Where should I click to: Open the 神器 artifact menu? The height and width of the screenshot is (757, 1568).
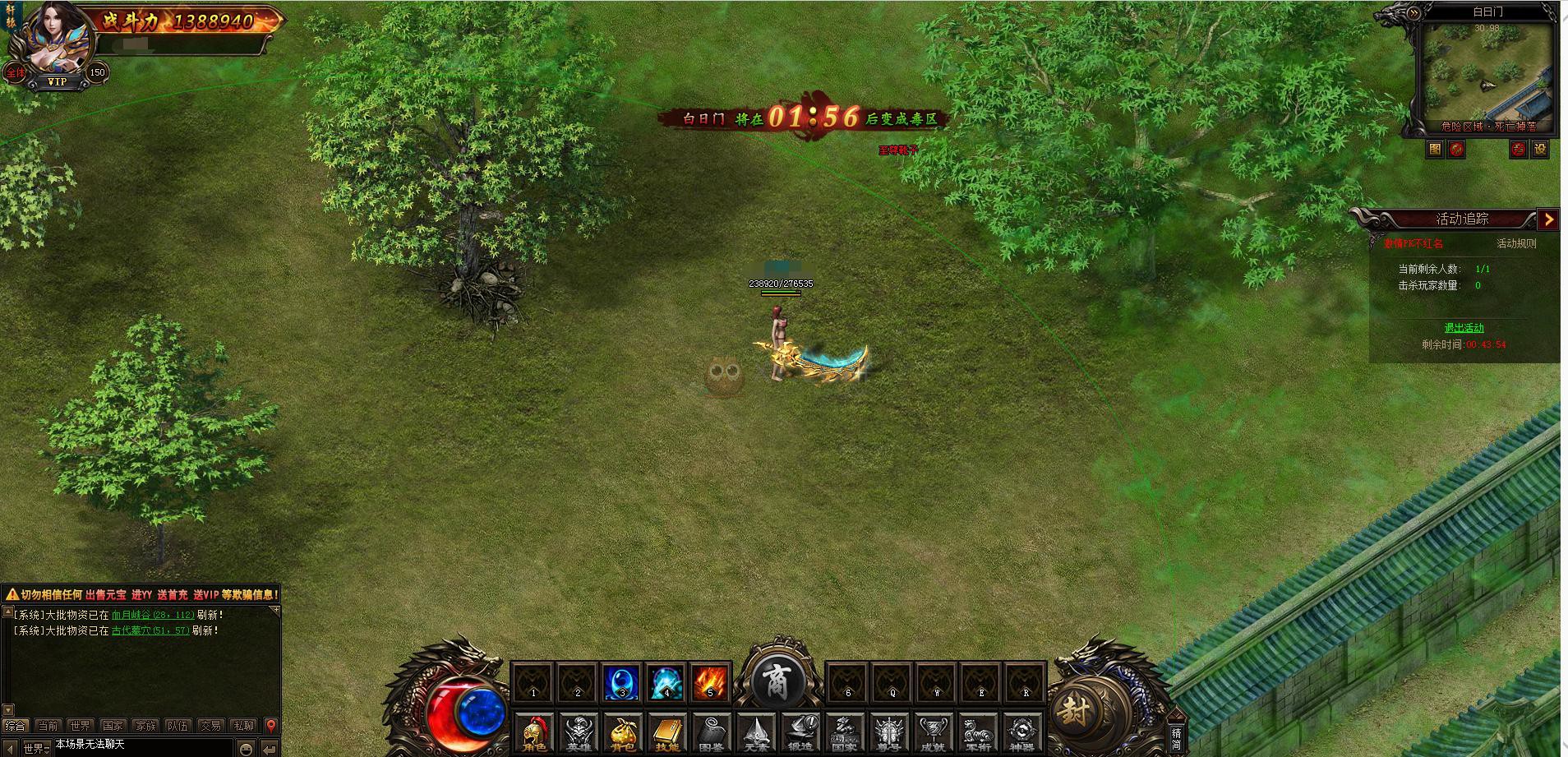pyautogui.click(x=1022, y=732)
